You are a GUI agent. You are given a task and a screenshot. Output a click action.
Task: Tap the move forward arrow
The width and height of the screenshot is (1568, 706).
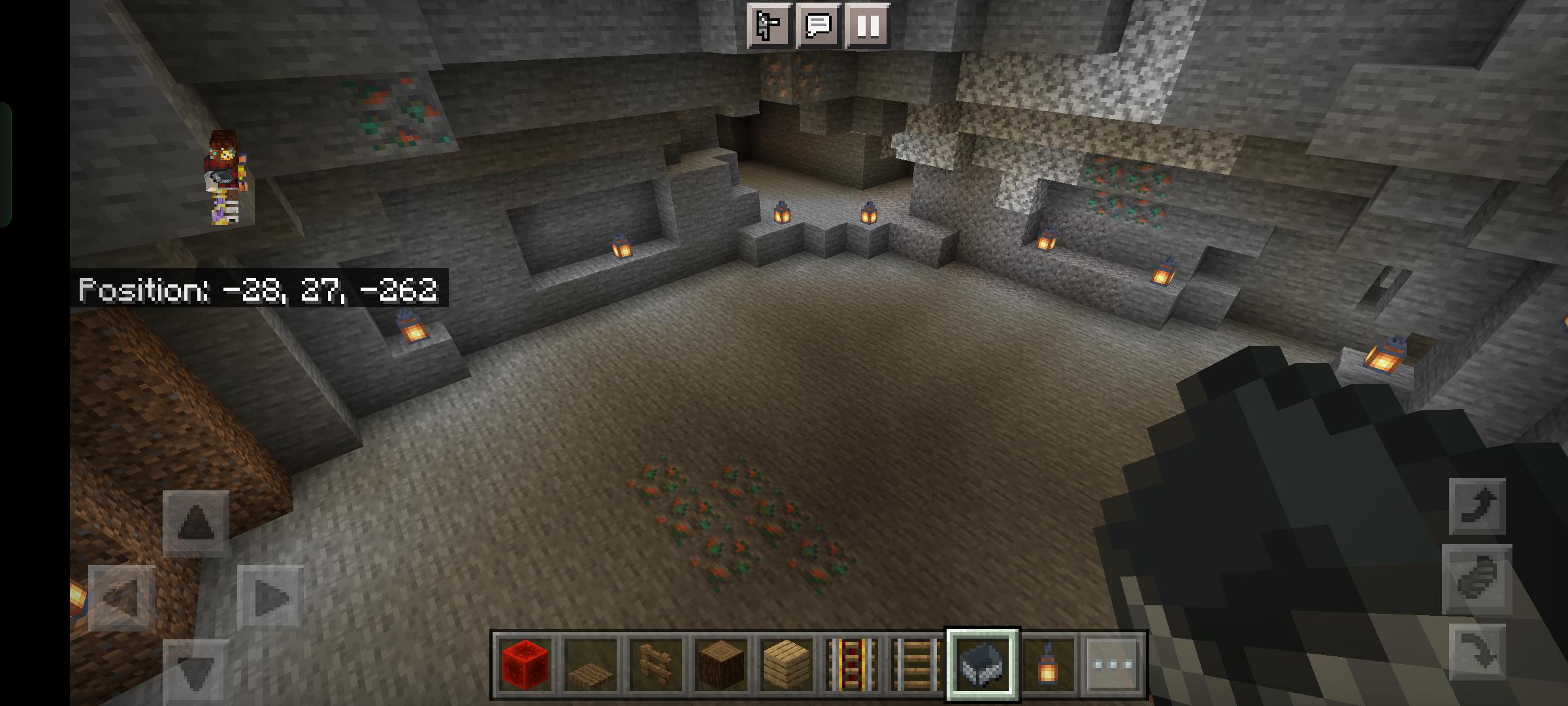click(x=195, y=523)
